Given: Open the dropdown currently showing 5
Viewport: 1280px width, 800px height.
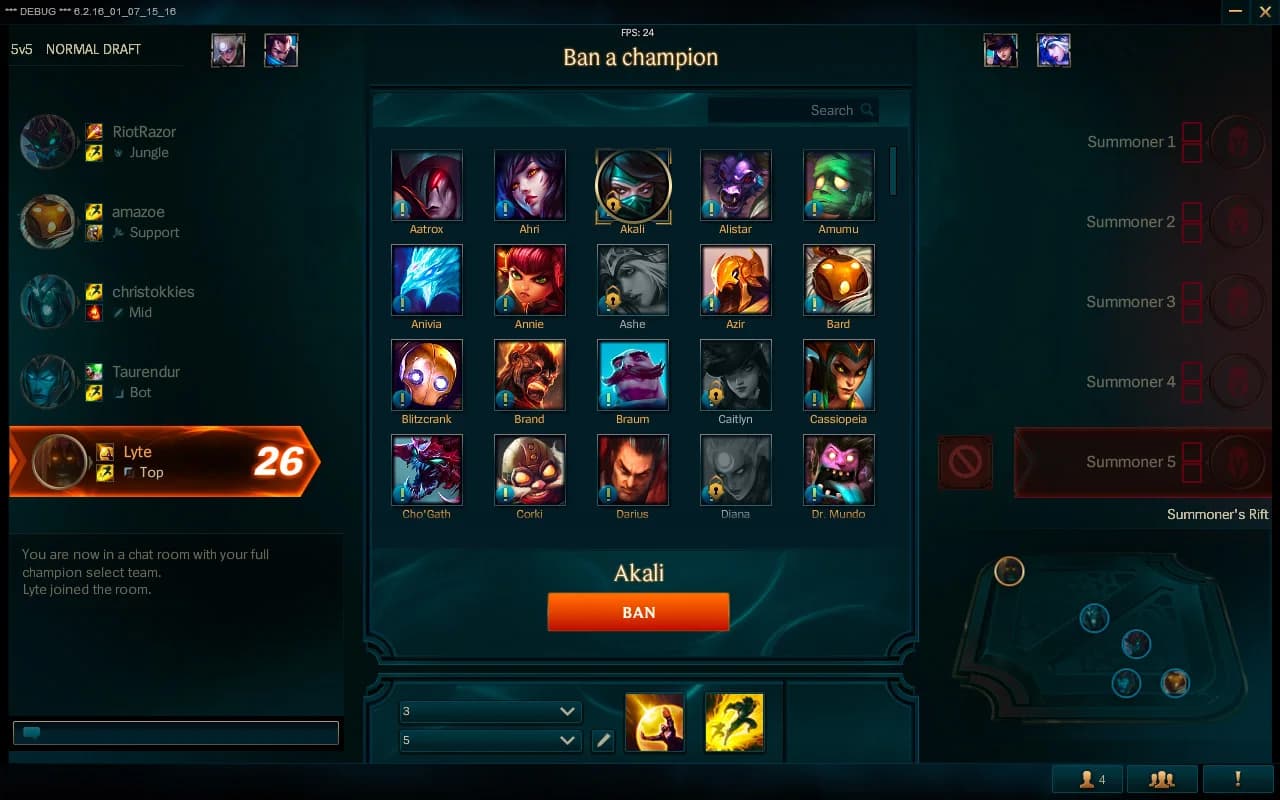Looking at the screenshot, I should [x=490, y=741].
